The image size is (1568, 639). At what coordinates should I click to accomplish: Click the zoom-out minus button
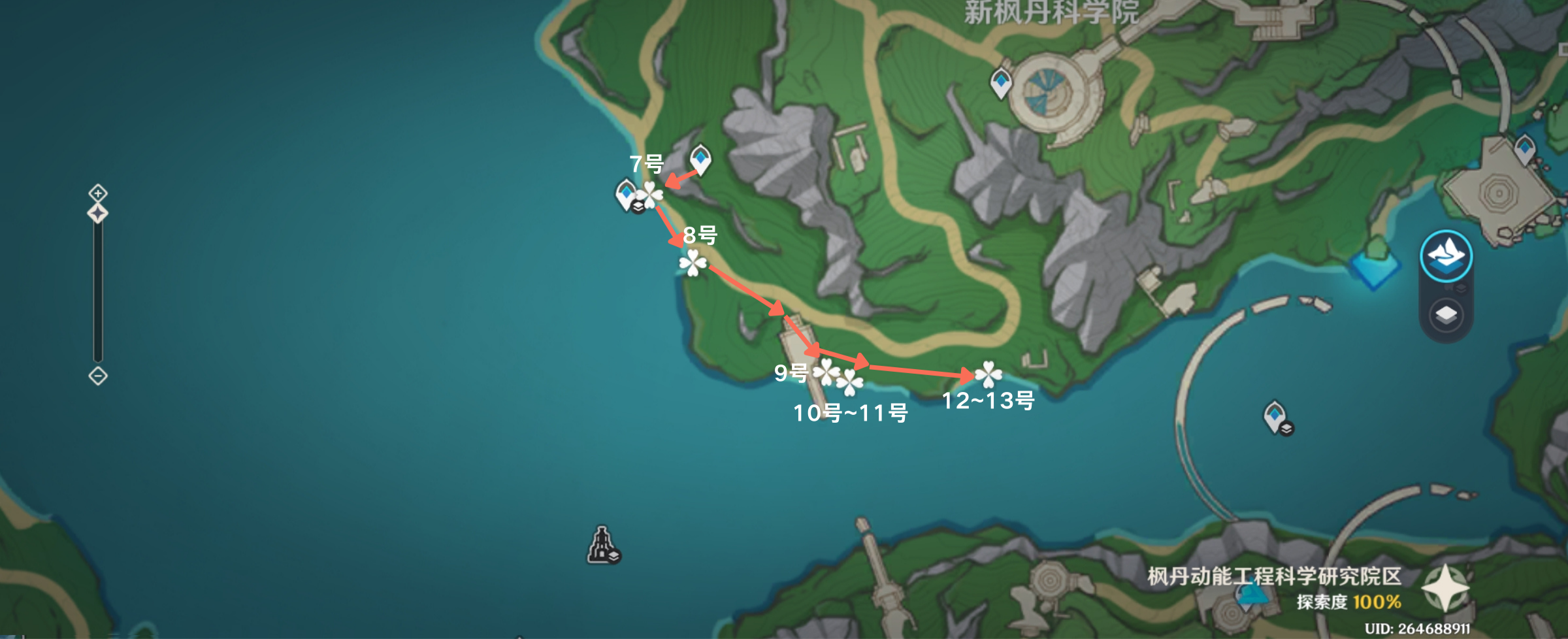(98, 376)
